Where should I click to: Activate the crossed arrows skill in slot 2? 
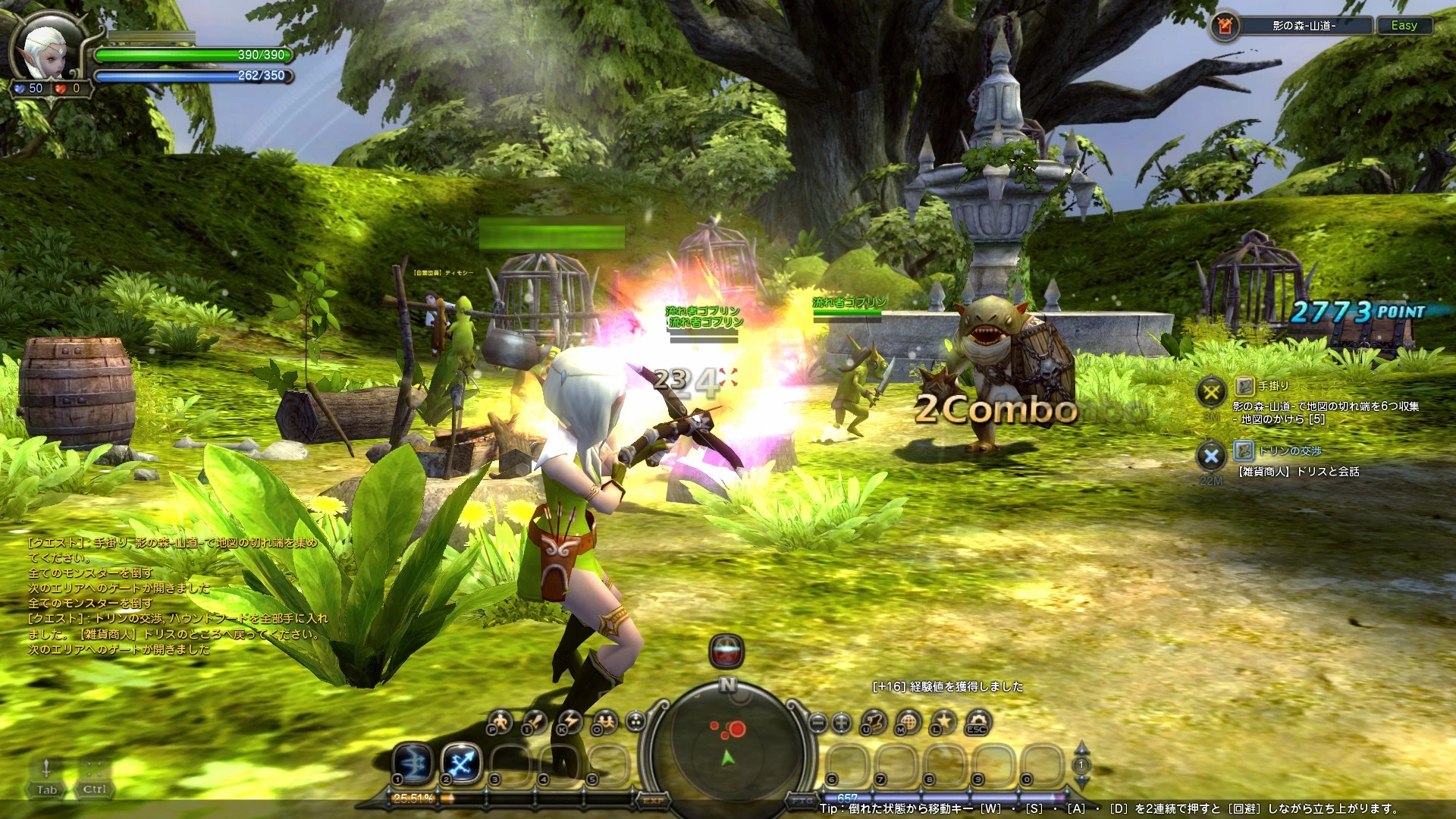click(x=461, y=762)
